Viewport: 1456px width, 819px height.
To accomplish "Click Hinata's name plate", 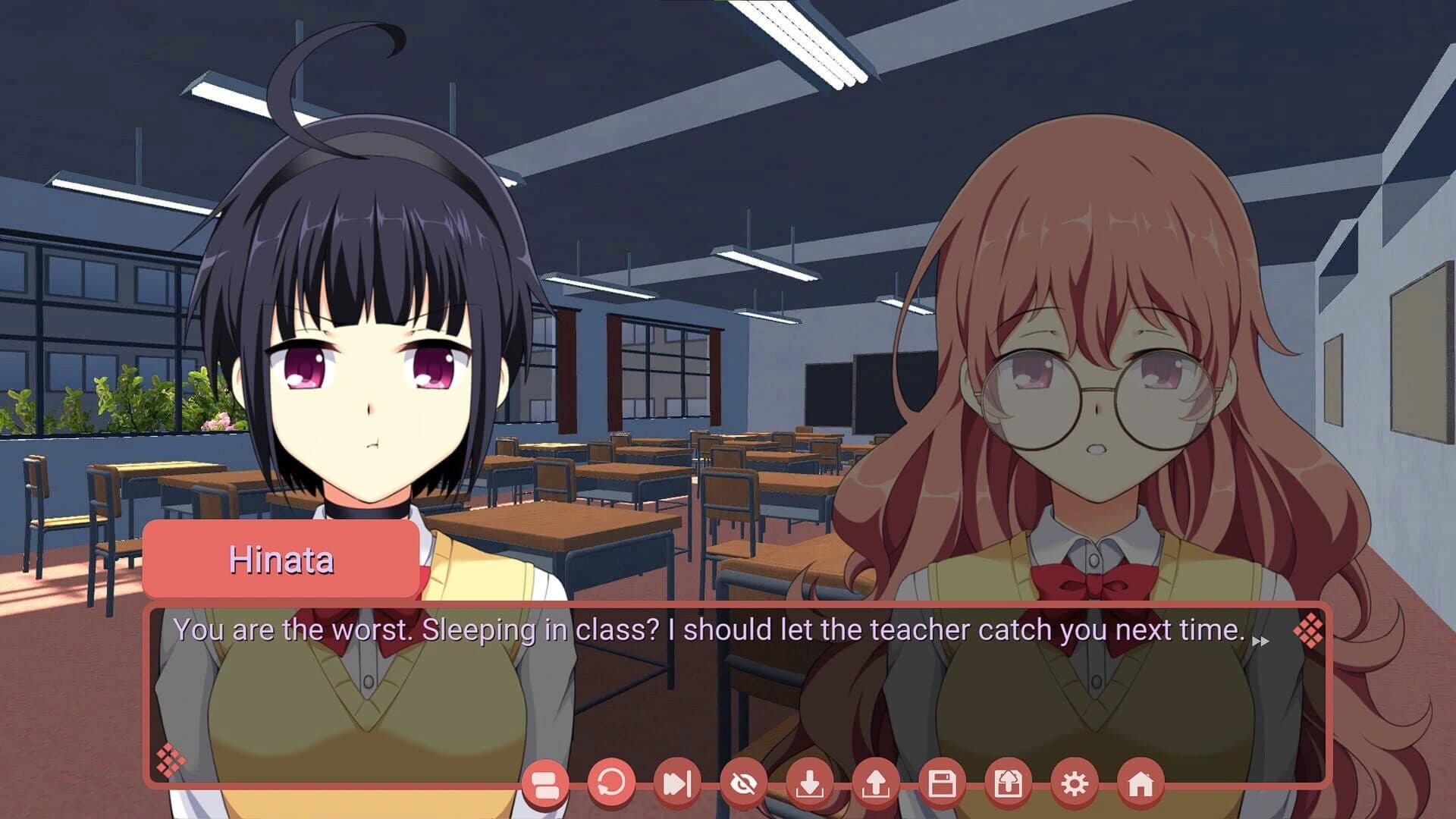I will click(x=283, y=560).
